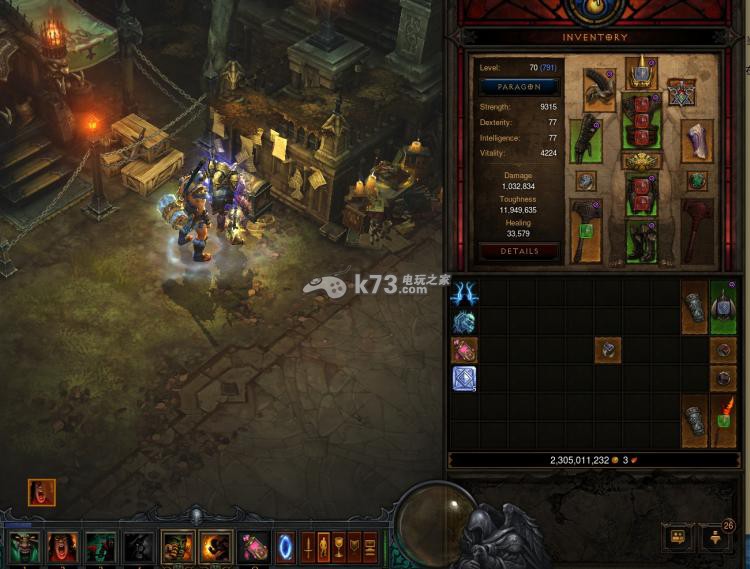The width and height of the screenshot is (750, 569).
Task: Select the equipped helm slot
Action: coord(639,73)
